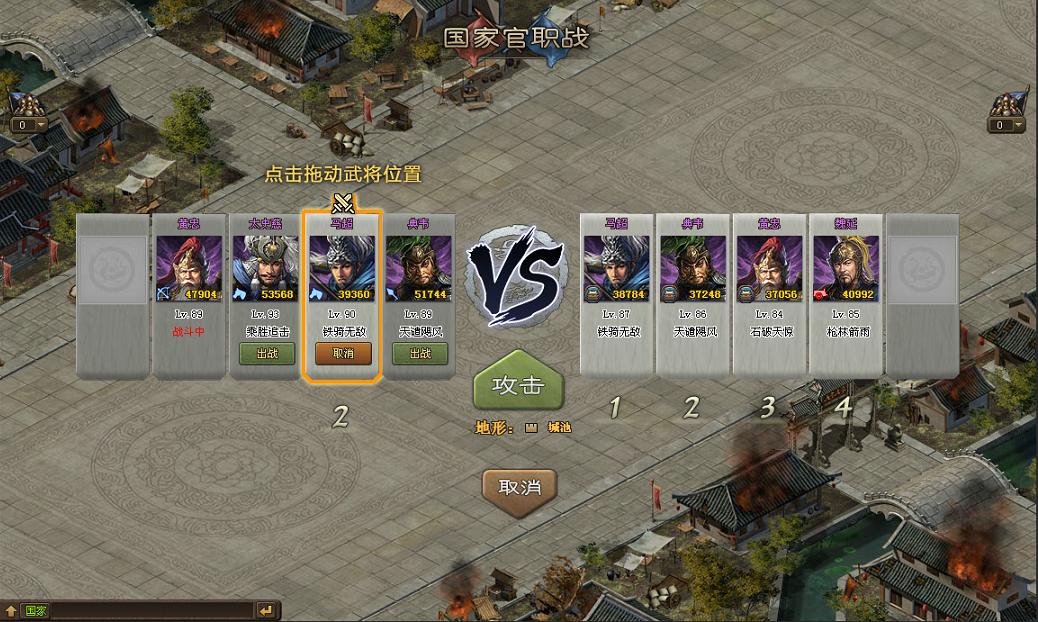
Task: Click the brown 取消 button below 攻击
Action: (519, 487)
